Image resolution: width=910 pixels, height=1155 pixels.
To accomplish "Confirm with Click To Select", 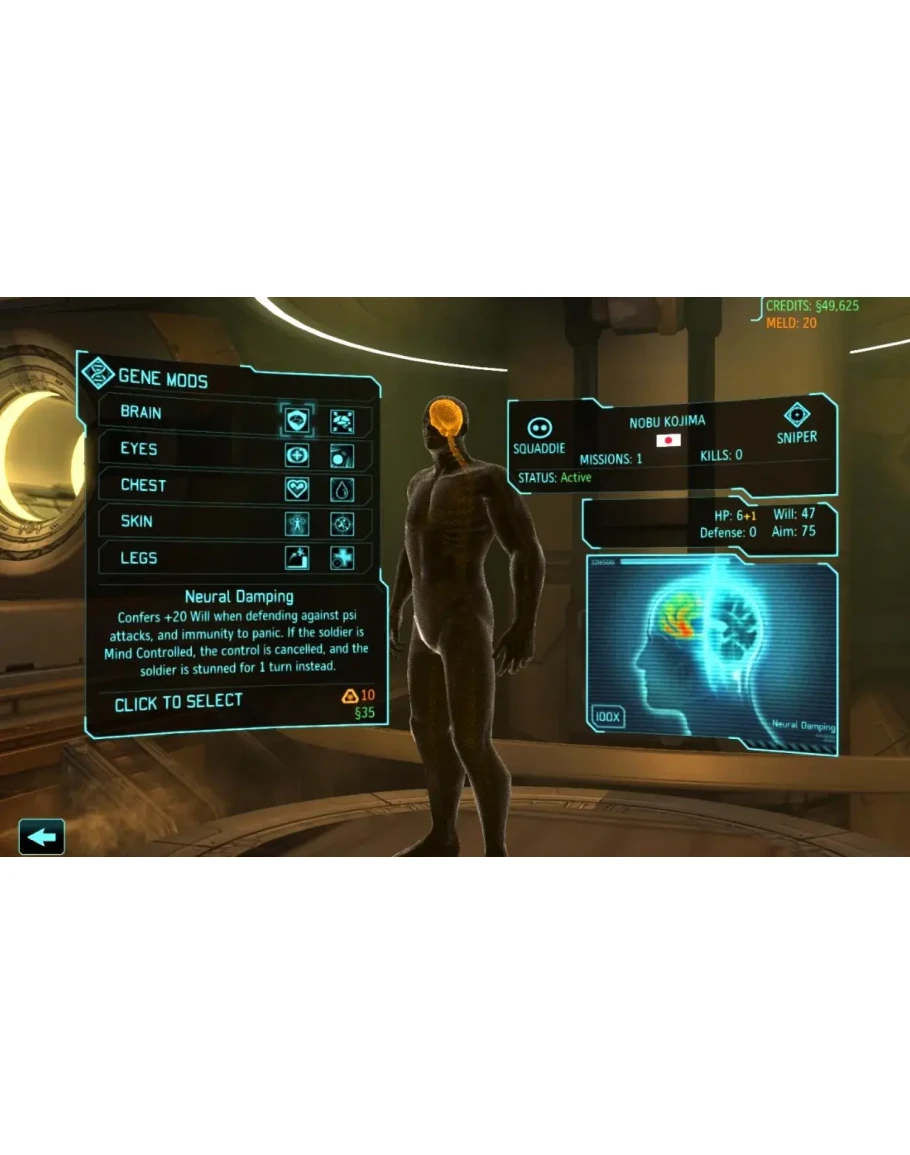I will click(179, 703).
